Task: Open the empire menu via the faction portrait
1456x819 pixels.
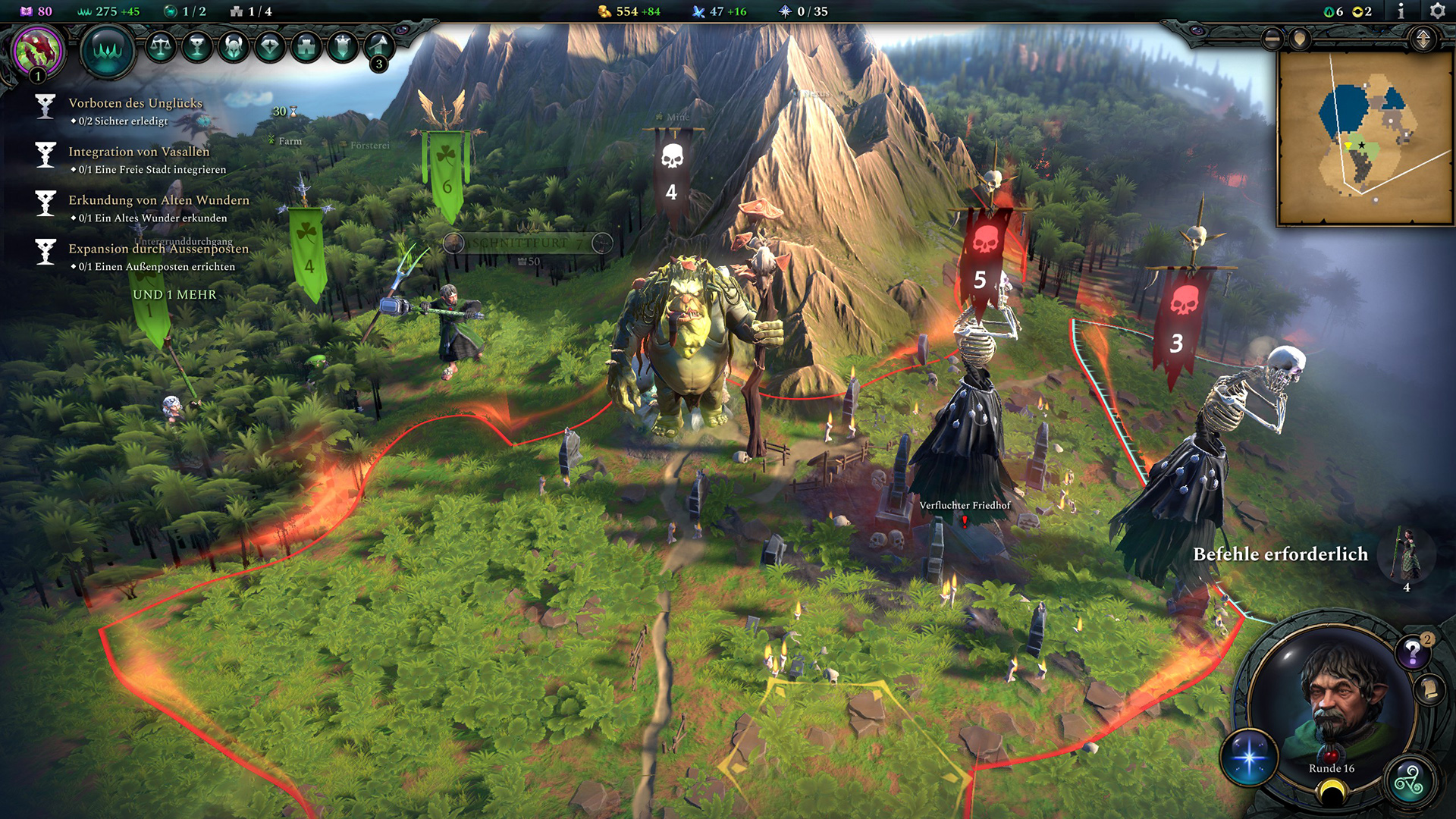Action: 36,48
